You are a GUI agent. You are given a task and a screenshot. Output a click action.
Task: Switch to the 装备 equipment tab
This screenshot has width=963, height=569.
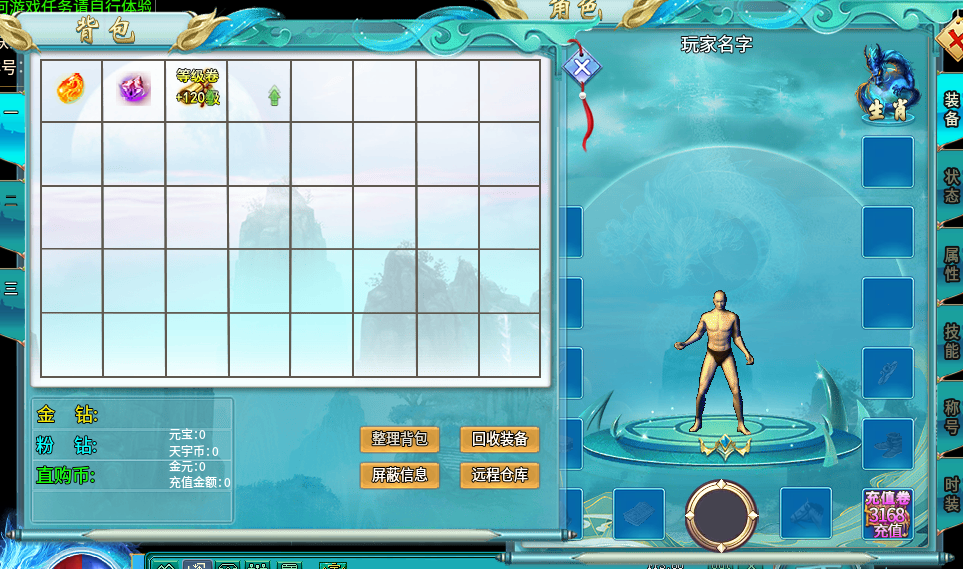(x=951, y=109)
